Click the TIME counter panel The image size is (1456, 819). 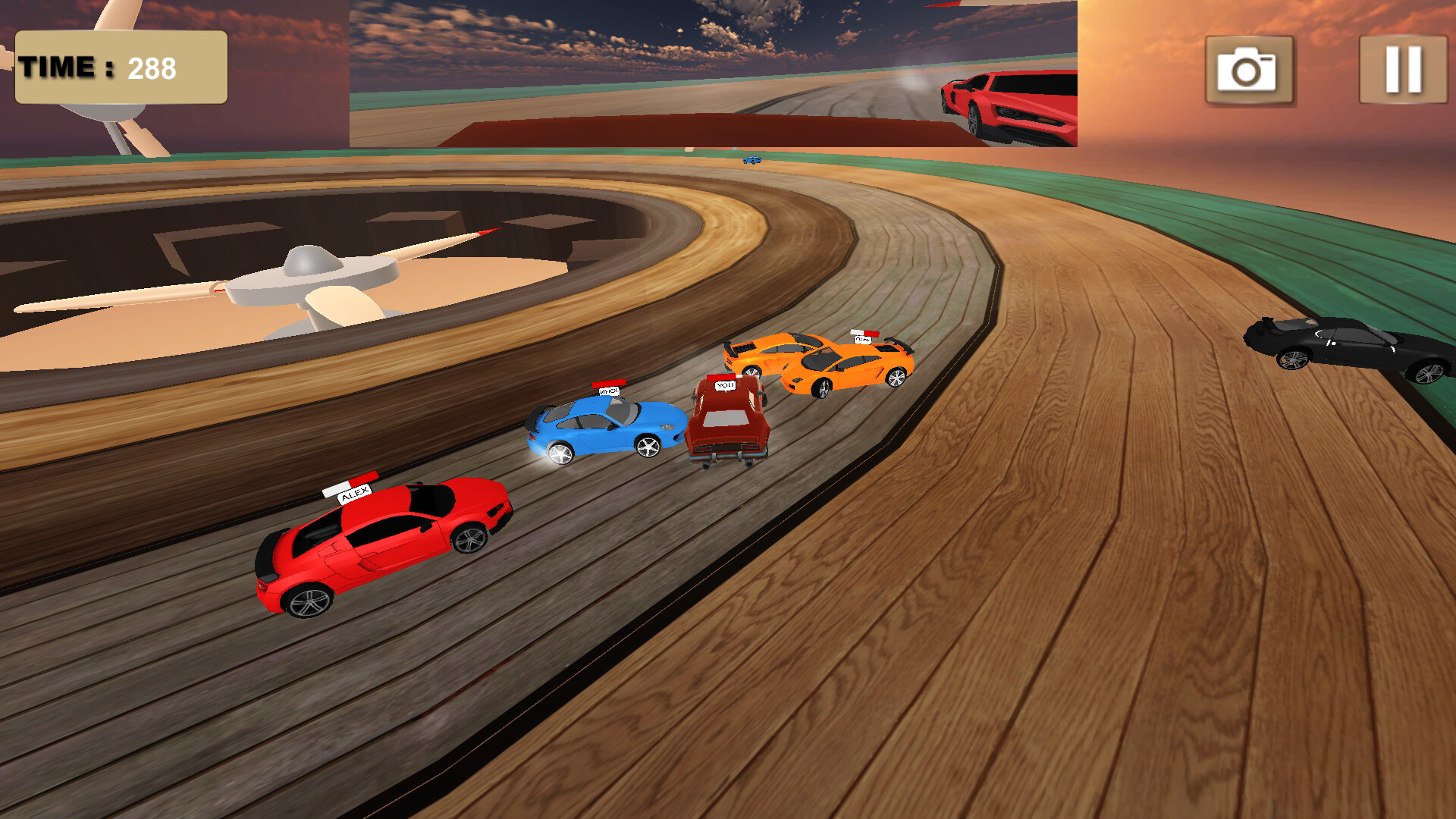121,67
